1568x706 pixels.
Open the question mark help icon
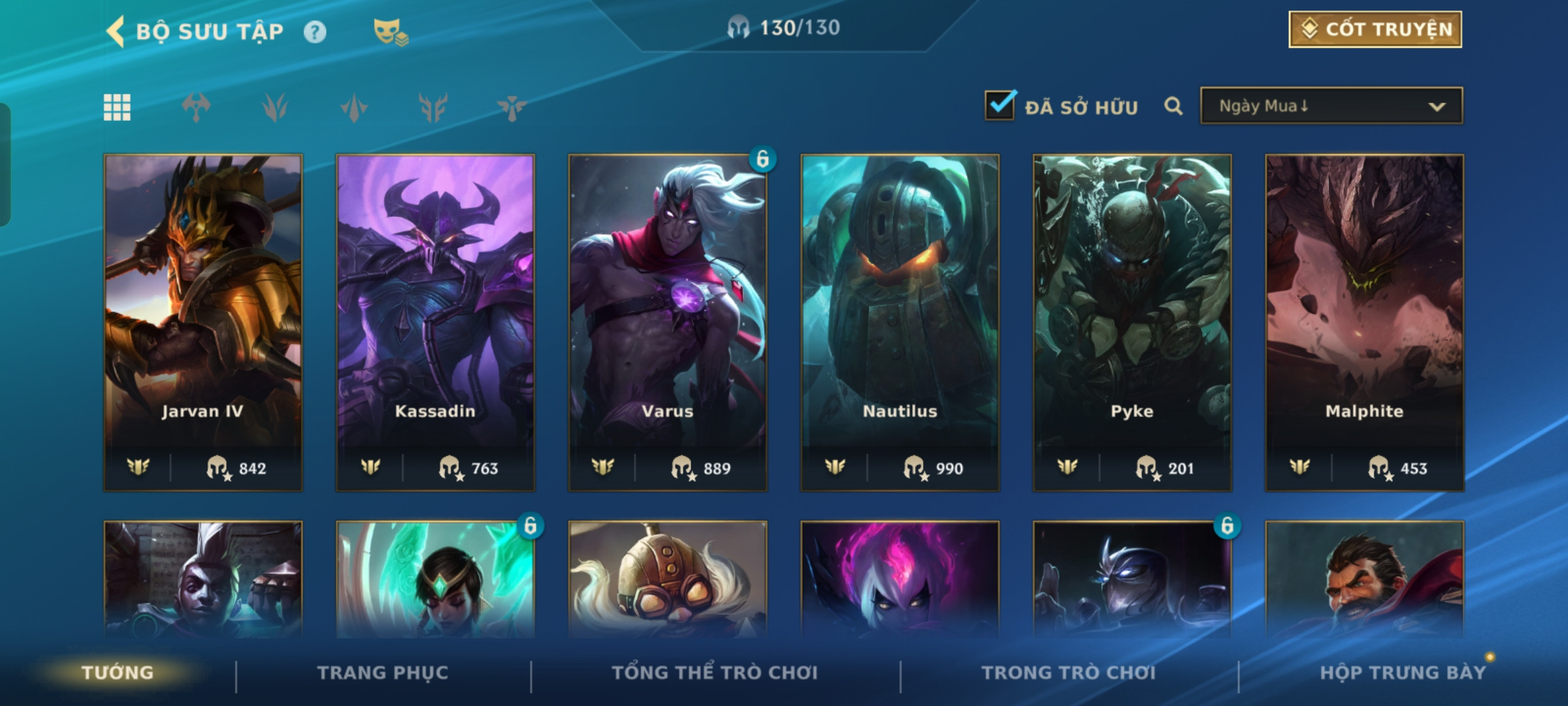pyautogui.click(x=315, y=32)
